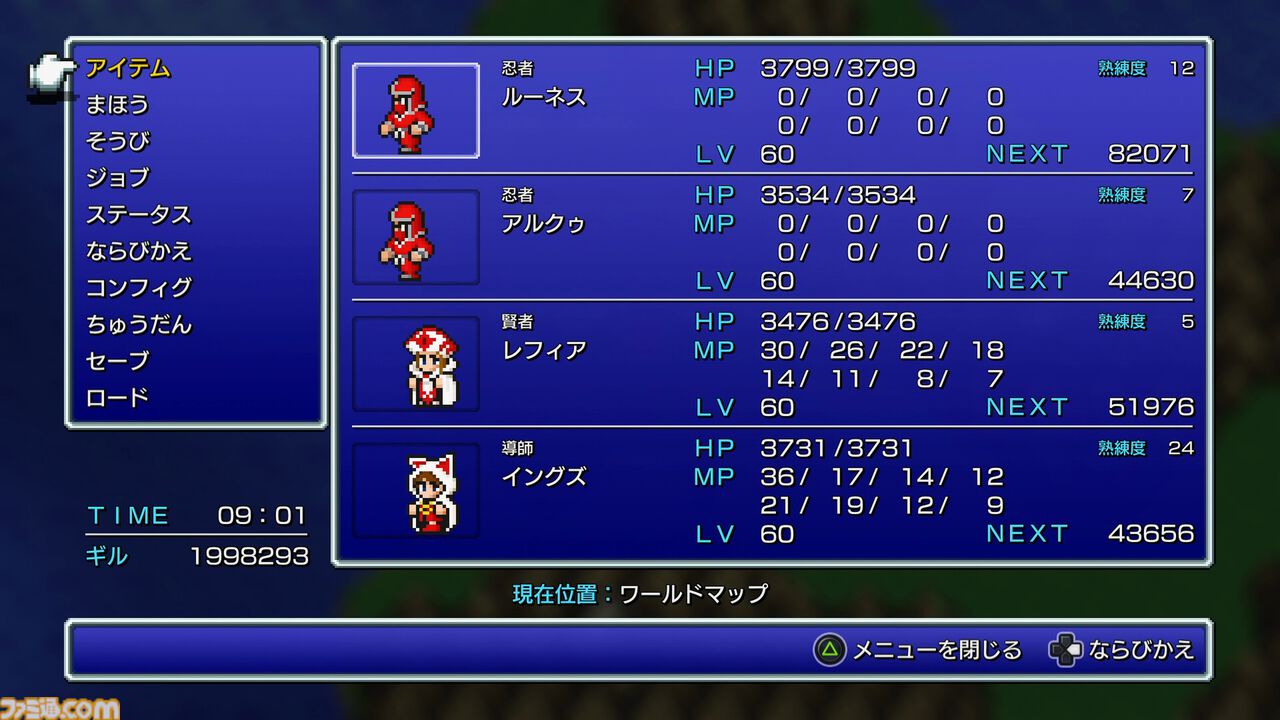The image size is (1280, 720).
Task: Open the アイテム (Item) menu entry
Action: click(131, 70)
